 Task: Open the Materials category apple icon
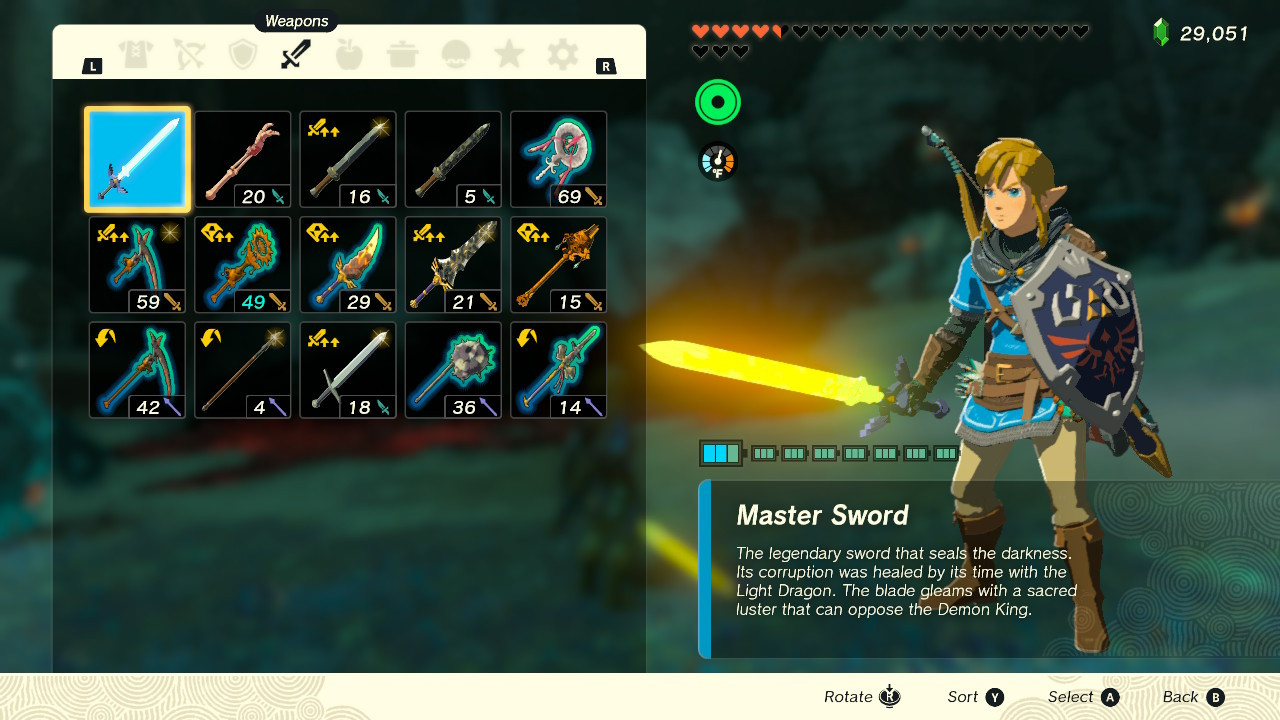click(348, 55)
